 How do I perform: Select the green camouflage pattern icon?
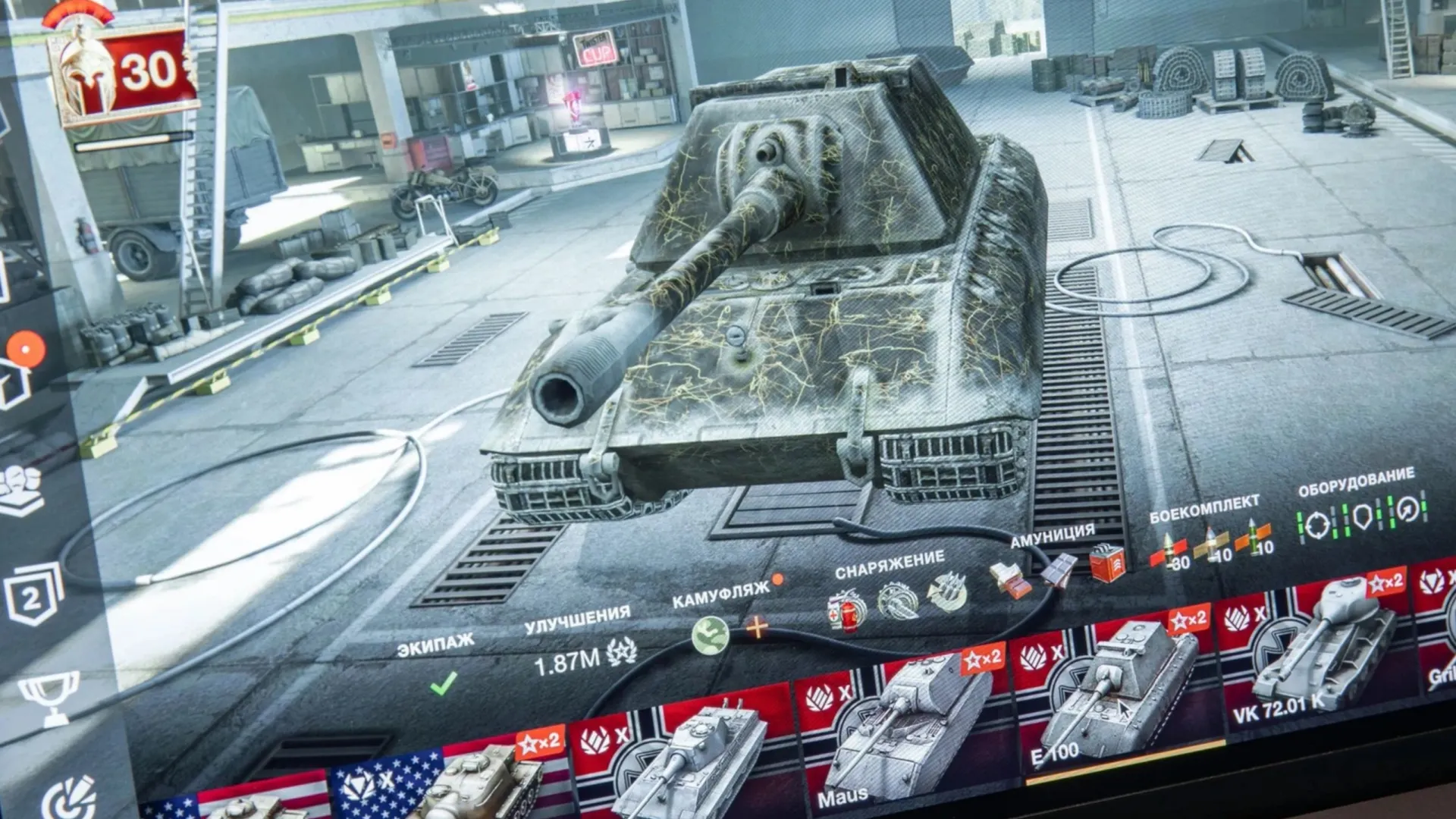(x=711, y=634)
